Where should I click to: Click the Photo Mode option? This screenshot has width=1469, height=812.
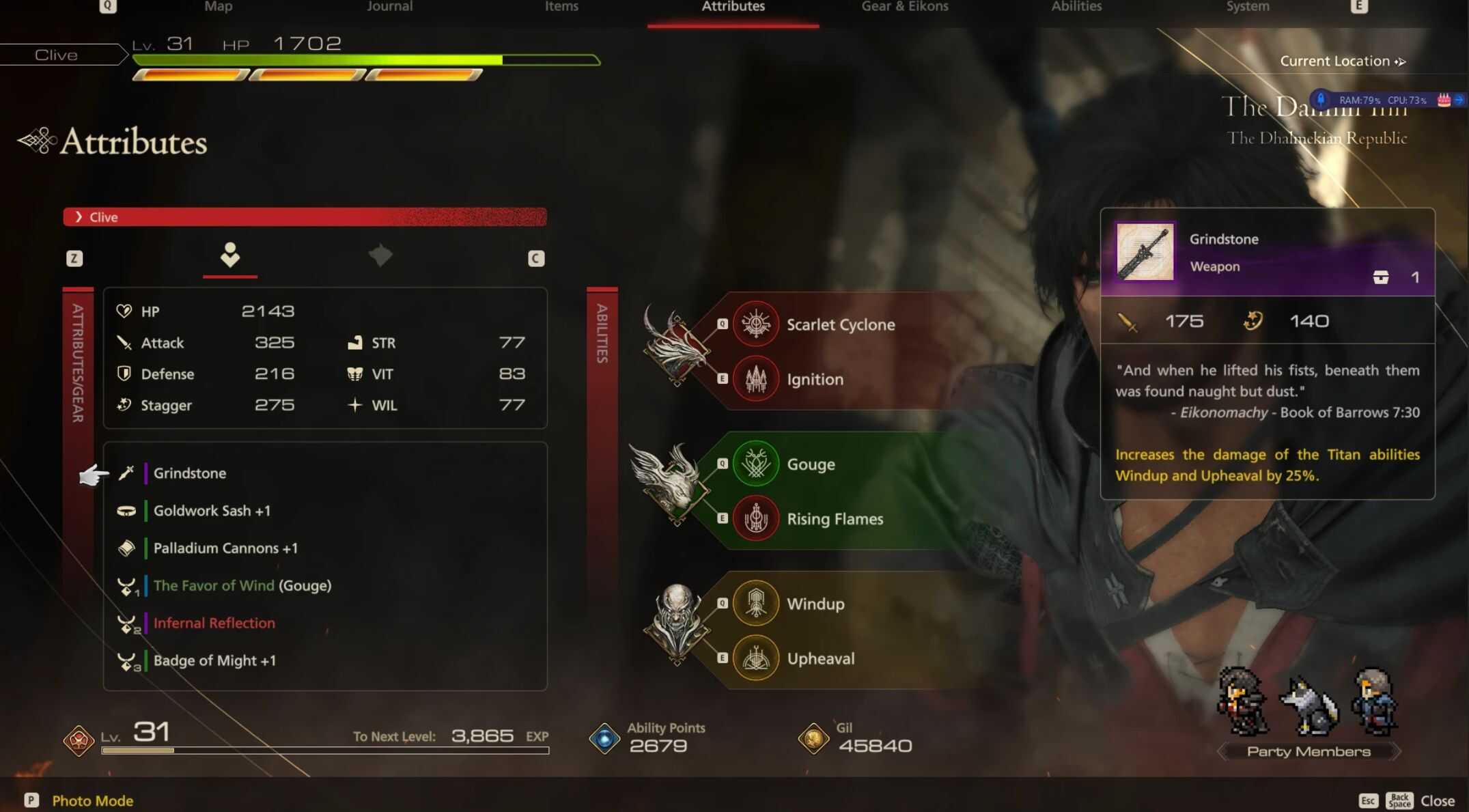[92, 800]
